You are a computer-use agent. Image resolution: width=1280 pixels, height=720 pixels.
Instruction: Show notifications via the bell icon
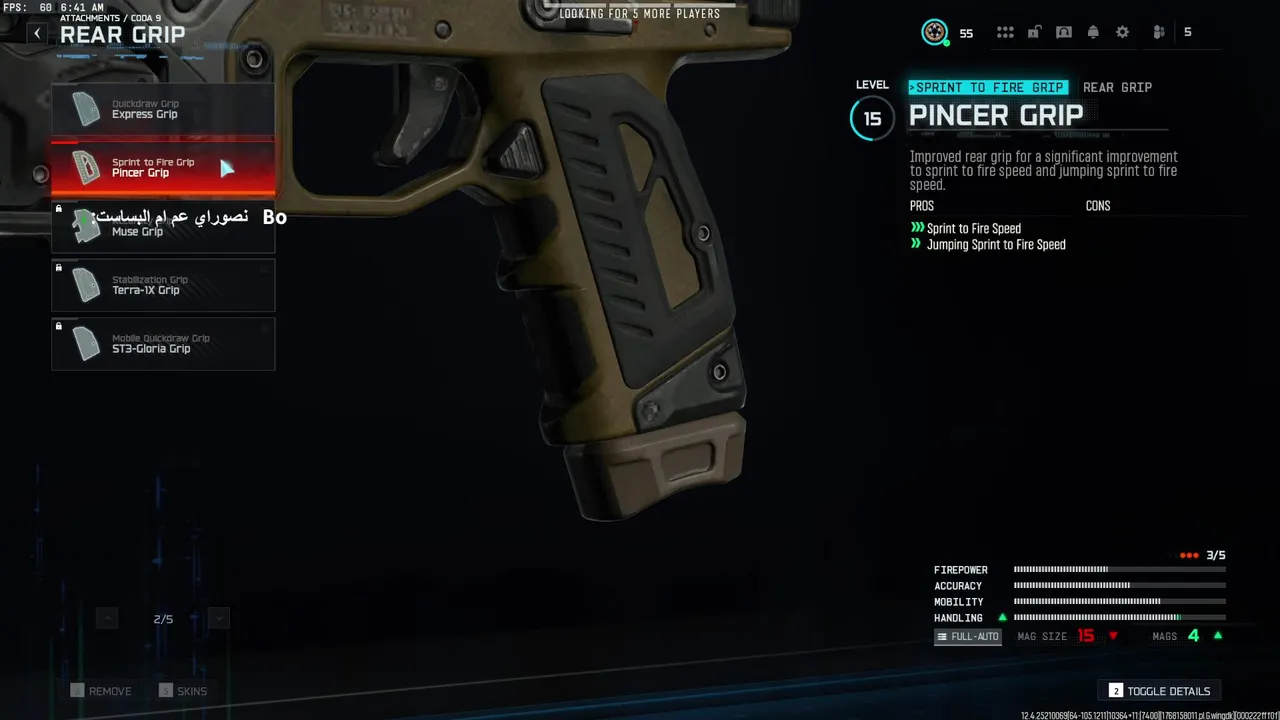point(1093,32)
